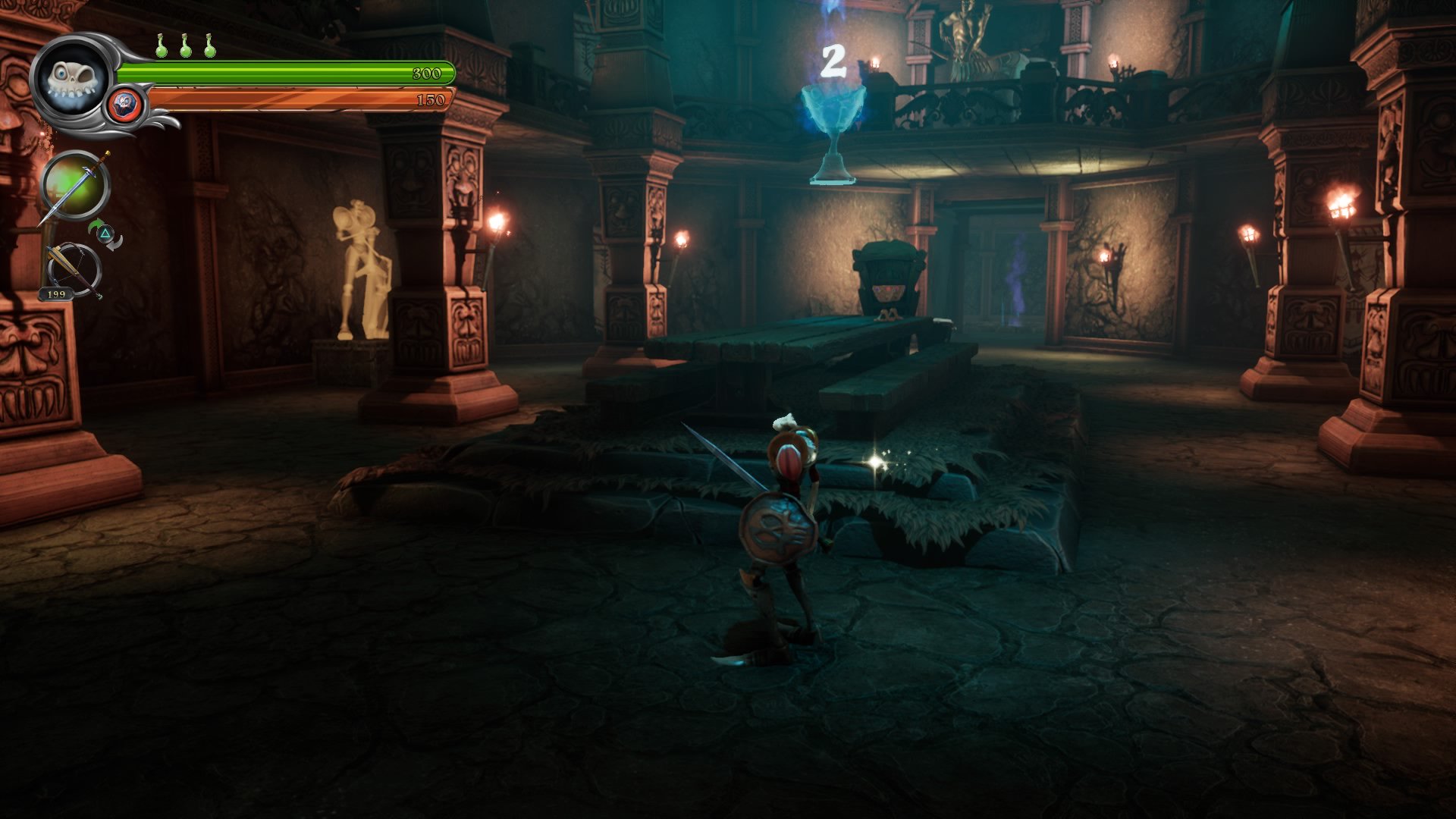The height and width of the screenshot is (819, 1456).
Task: Select the equipped sword weapon slot
Action: click(x=76, y=186)
